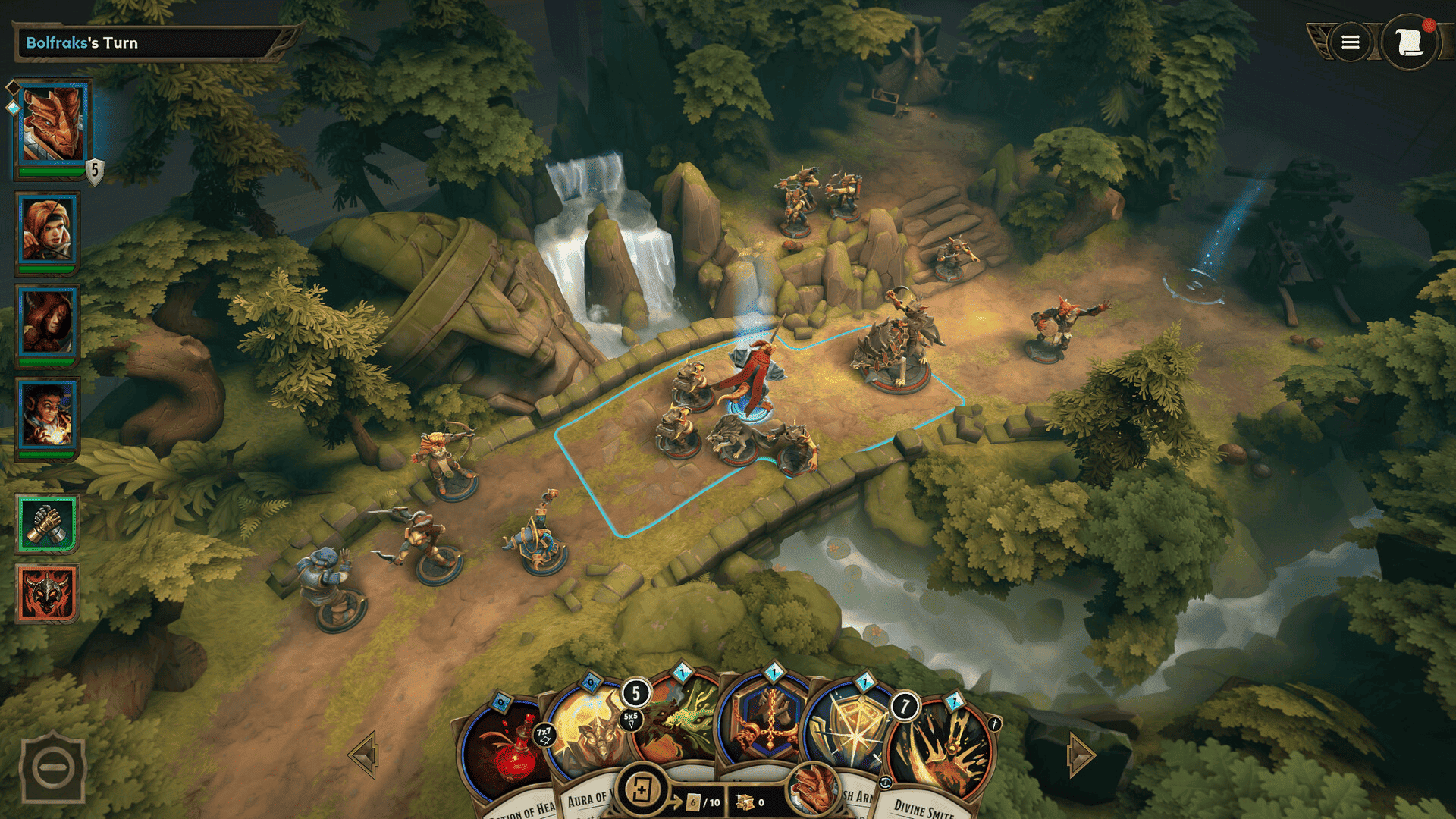
Task: Select the dragonkin hero portrait with shield 5
Action: (x=52, y=125)
